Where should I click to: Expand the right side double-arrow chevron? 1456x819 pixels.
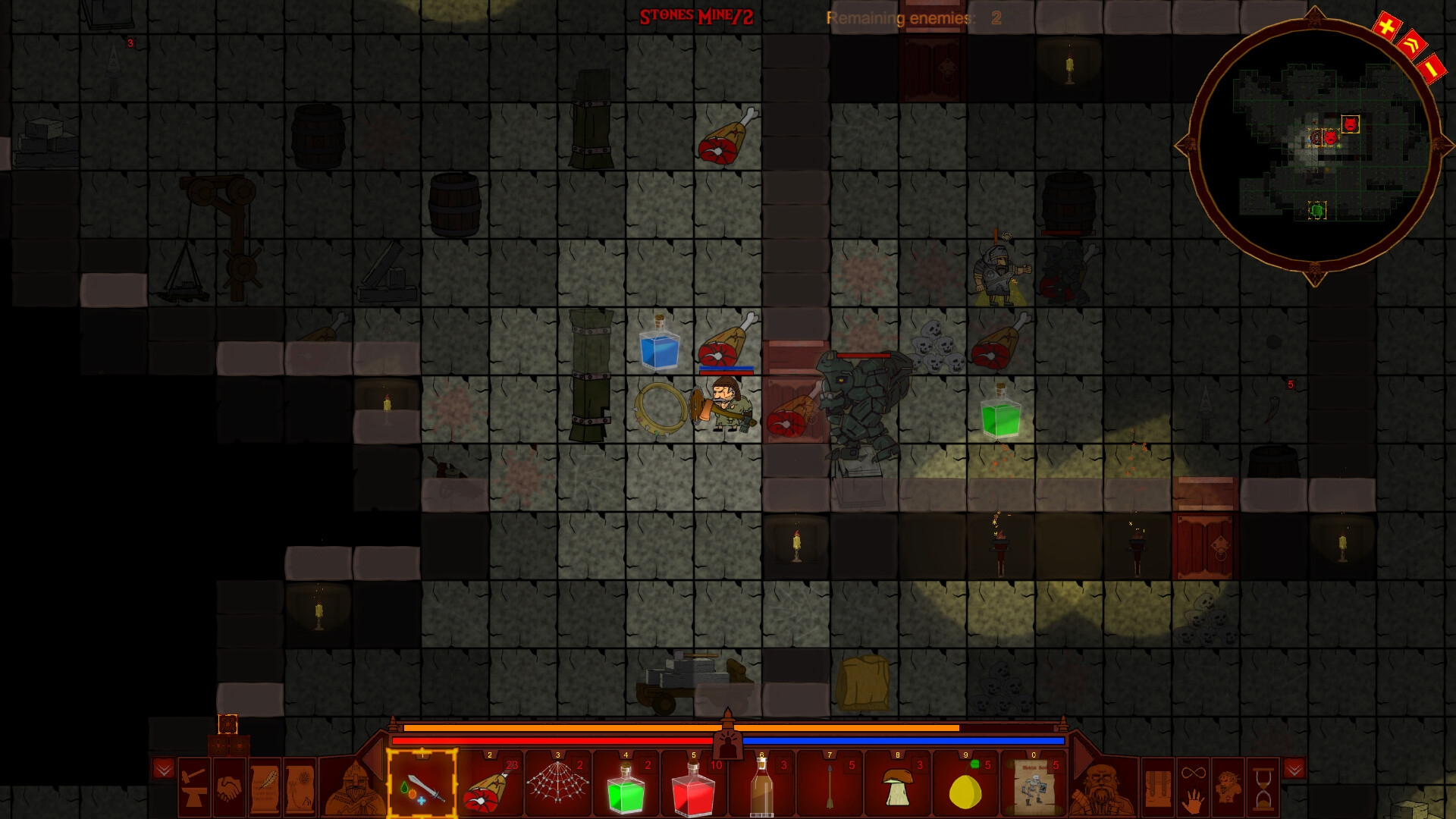pyautogui.click(x=1294, y=769)
